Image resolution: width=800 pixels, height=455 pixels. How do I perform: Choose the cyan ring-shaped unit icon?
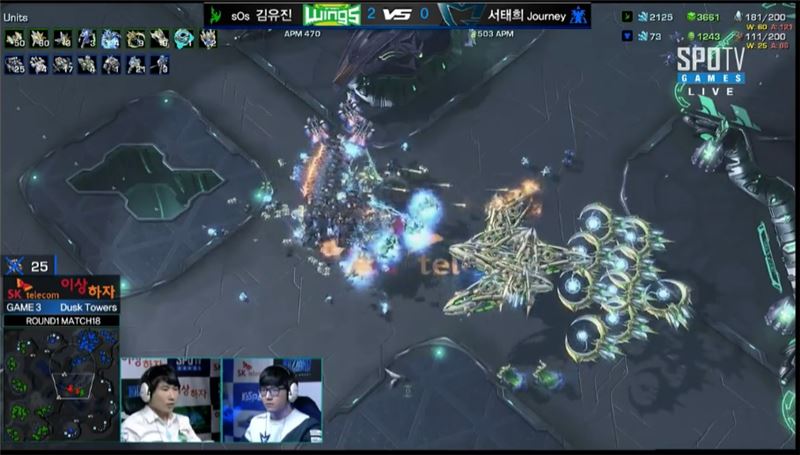click(x=183, y=39)
